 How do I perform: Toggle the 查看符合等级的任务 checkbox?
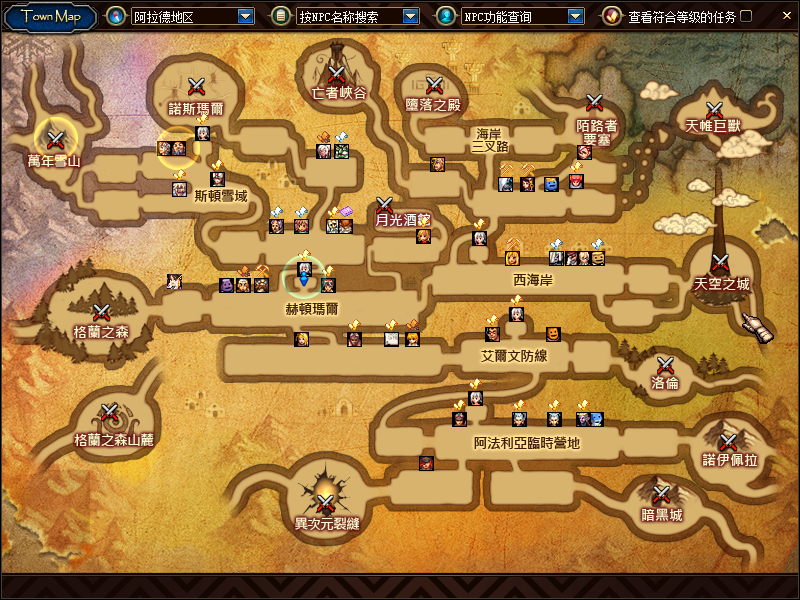pyautogui.click(x=745, y=17)
